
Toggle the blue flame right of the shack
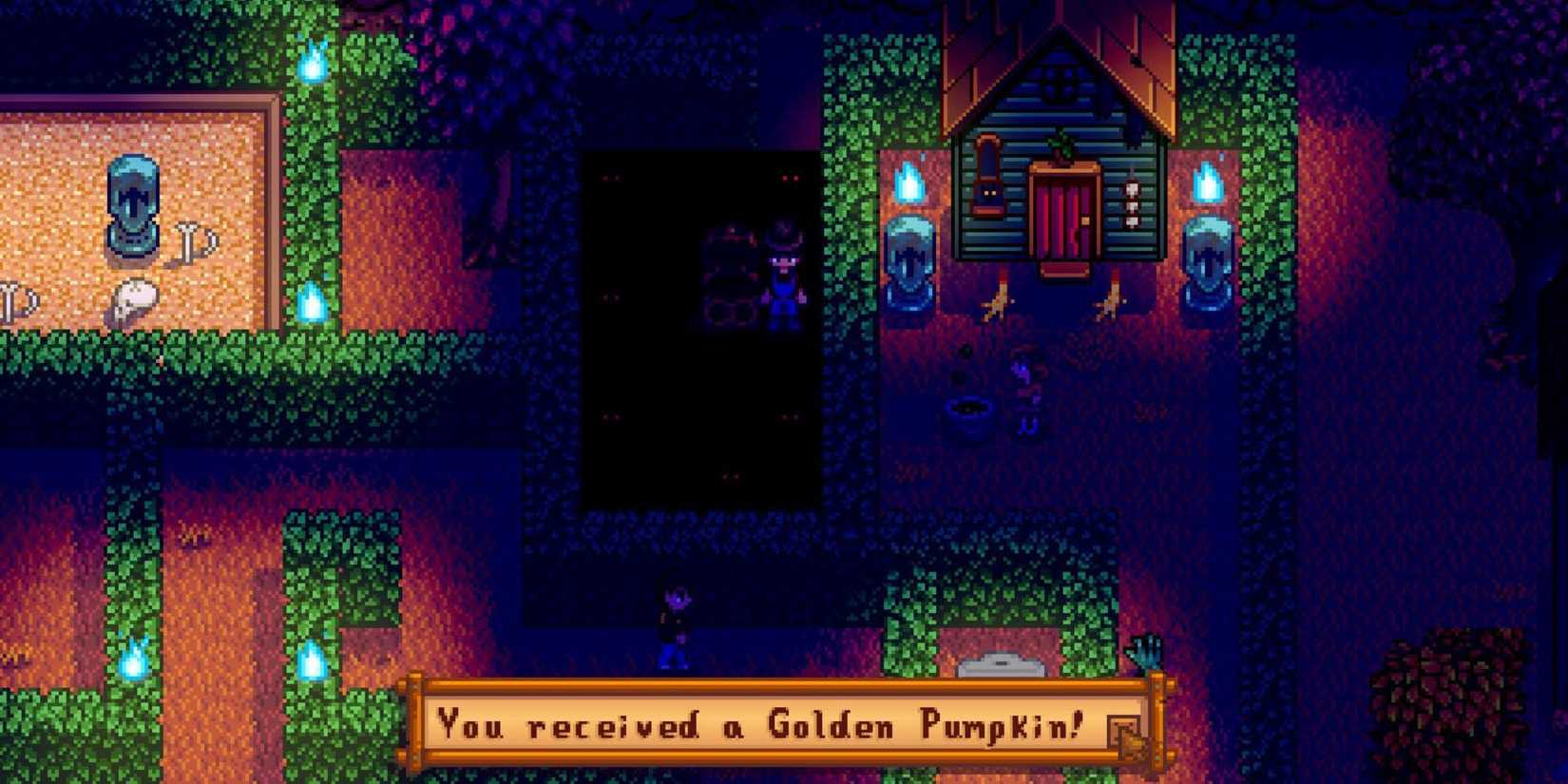1209,181
